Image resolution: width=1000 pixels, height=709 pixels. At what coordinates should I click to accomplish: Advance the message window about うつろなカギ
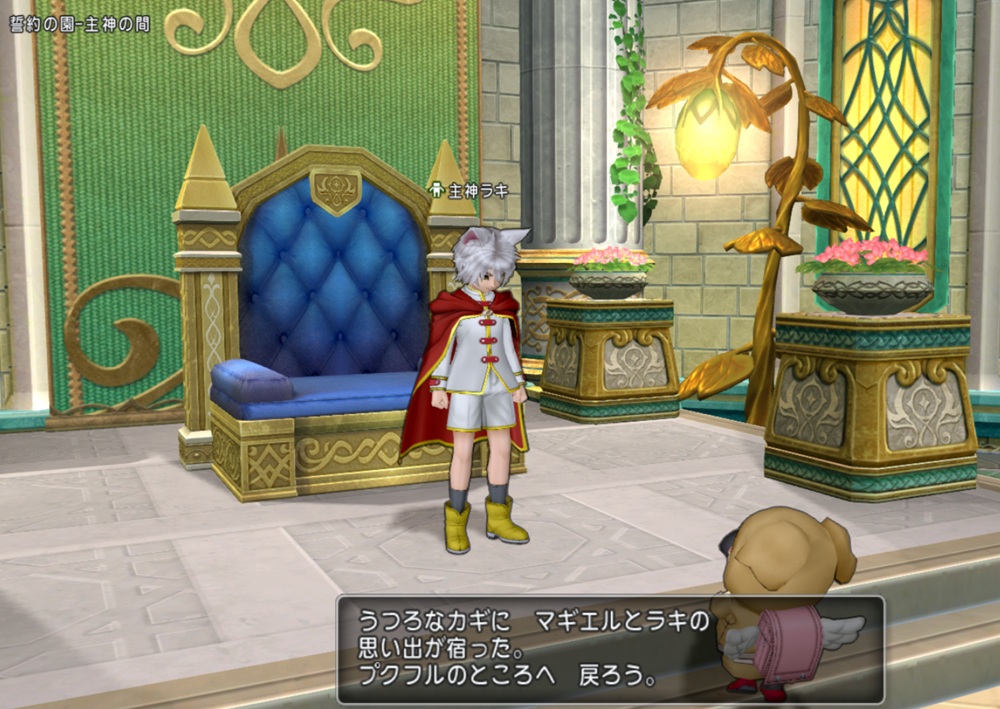[610, 649]
